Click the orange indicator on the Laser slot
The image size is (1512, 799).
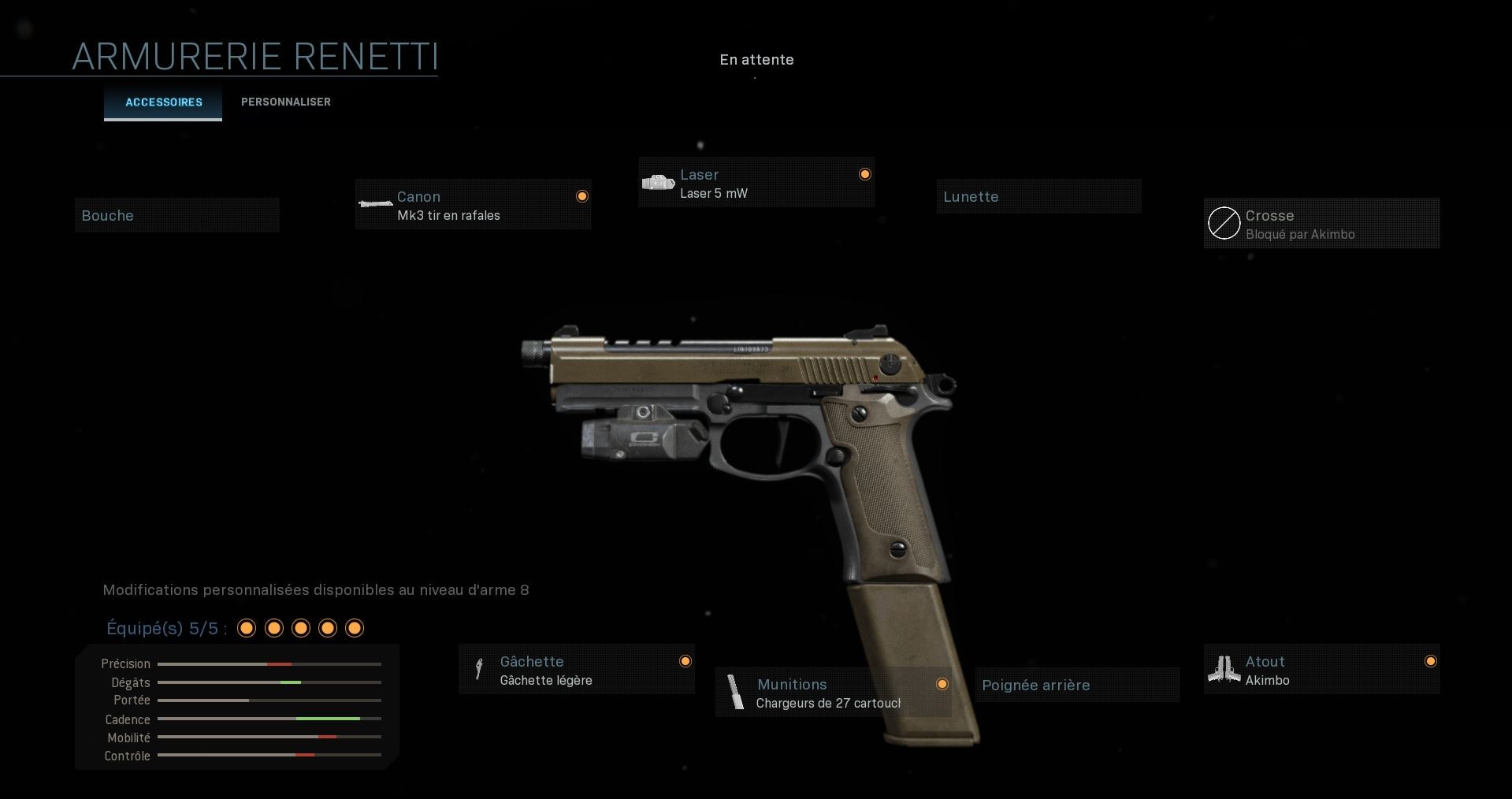(864, 173)
